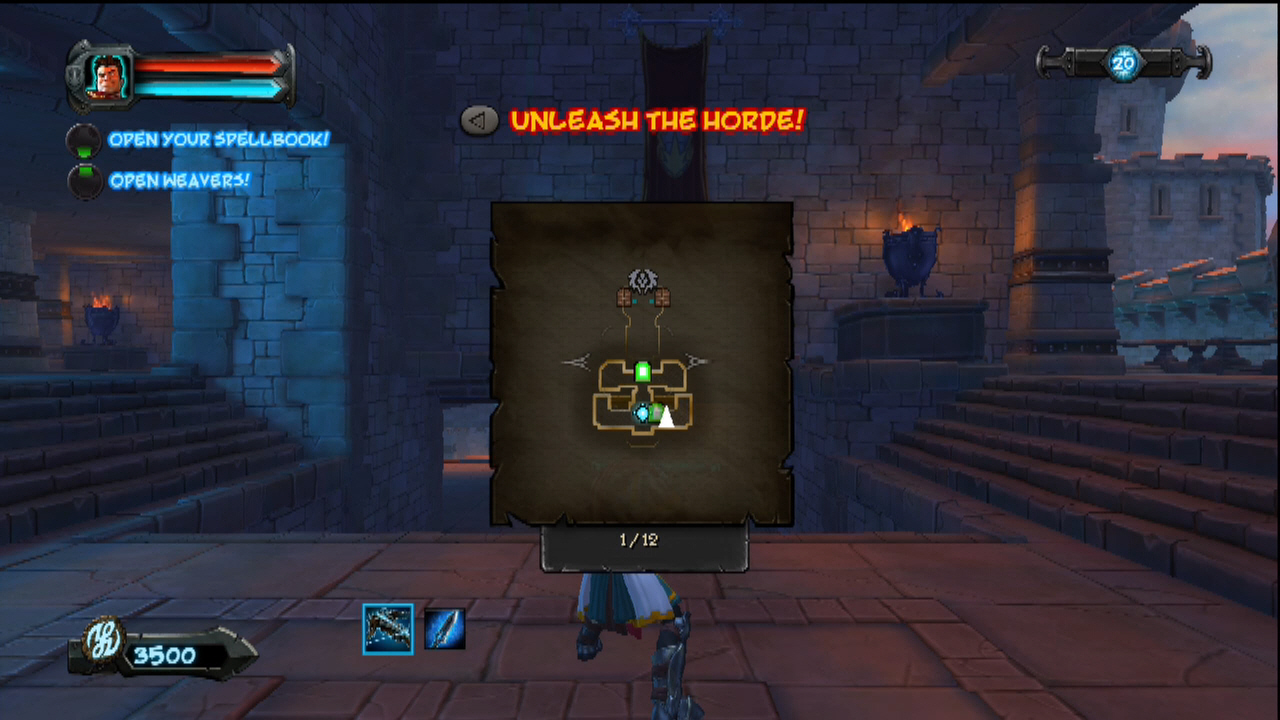Click the Open Weavers hint

pos(179,181)
